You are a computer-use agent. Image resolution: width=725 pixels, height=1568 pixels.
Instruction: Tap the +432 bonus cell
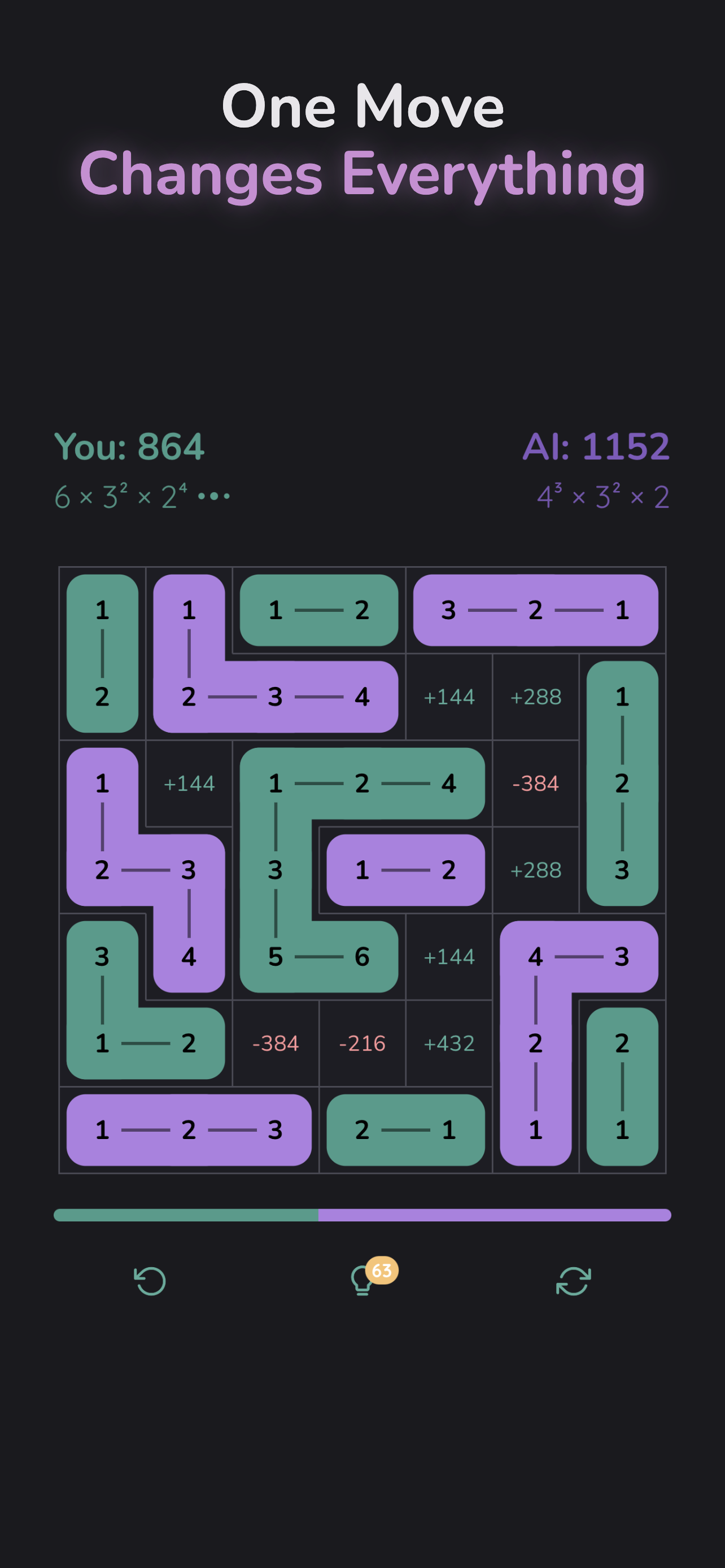click(x=449, y=1043)
